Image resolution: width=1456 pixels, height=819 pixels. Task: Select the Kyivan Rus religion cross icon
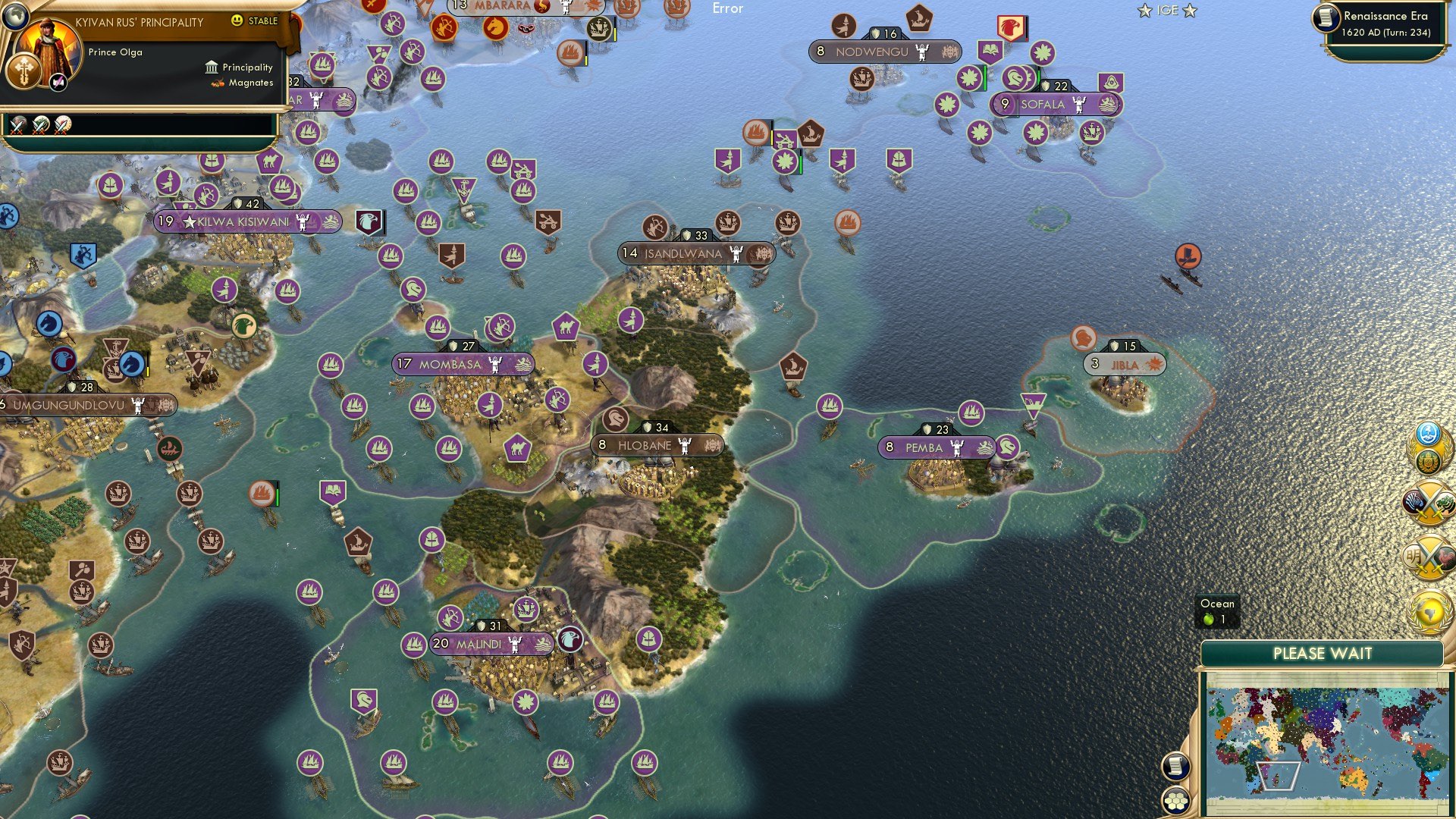[x=25, y=71]
